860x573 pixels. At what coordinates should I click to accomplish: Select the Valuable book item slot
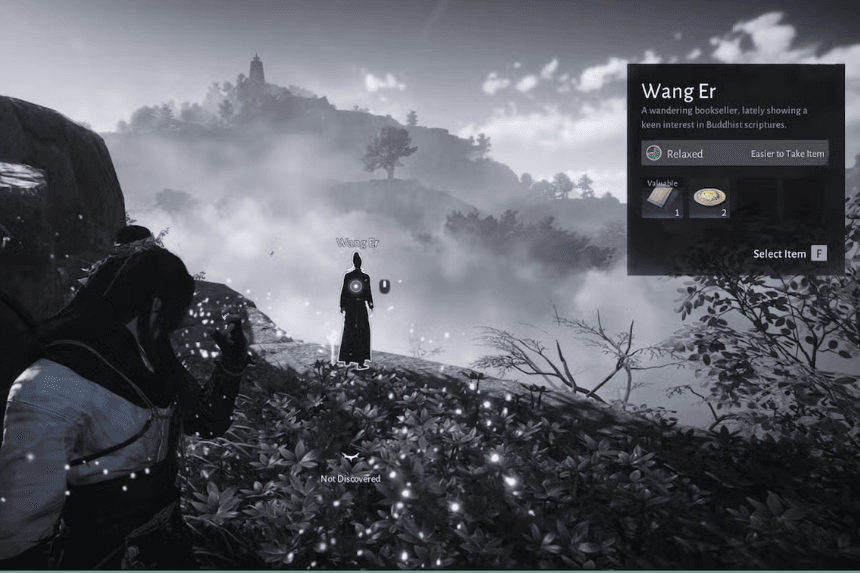pos(662,198)
